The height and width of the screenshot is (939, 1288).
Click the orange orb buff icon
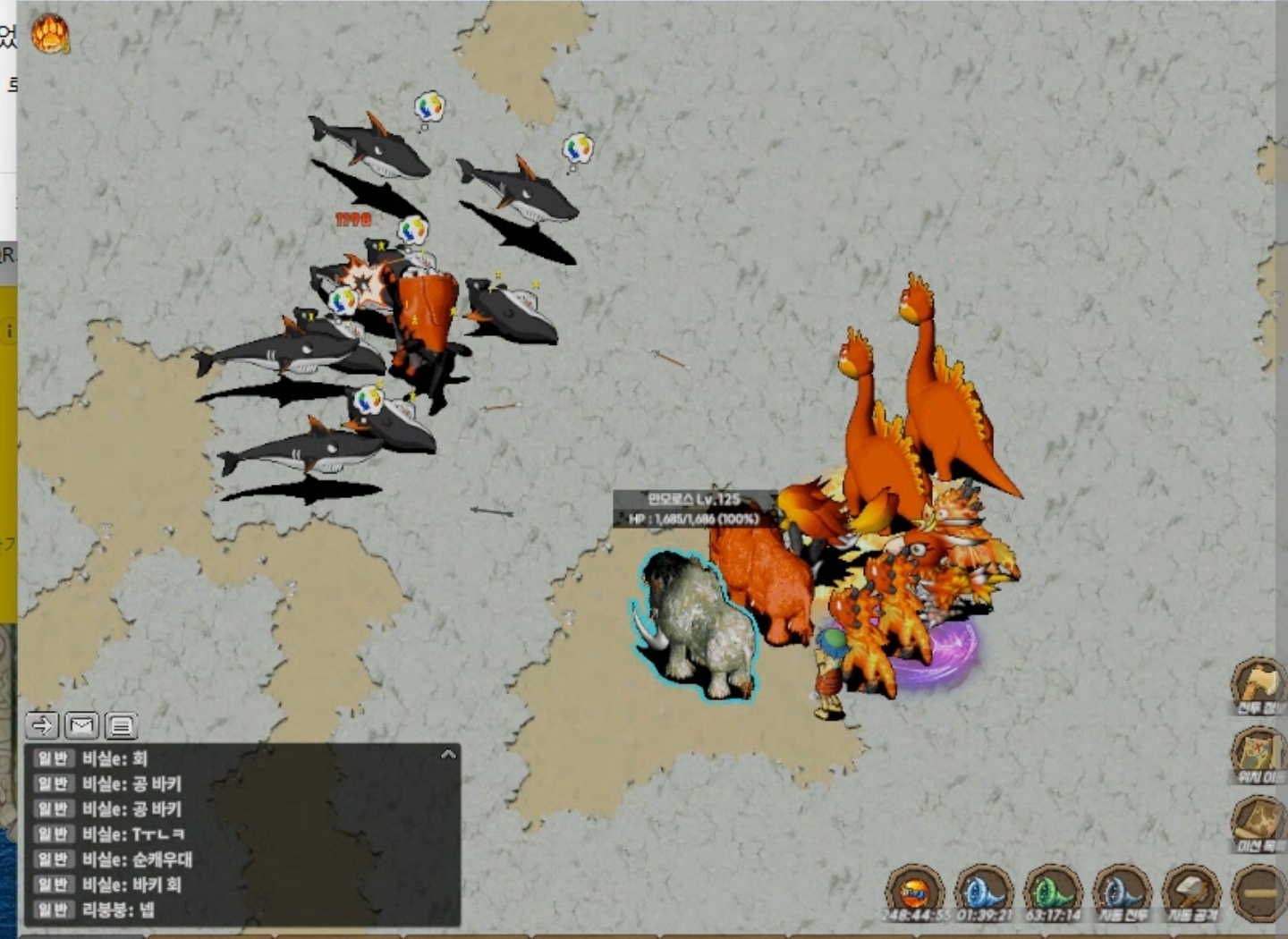coord(915,891)
